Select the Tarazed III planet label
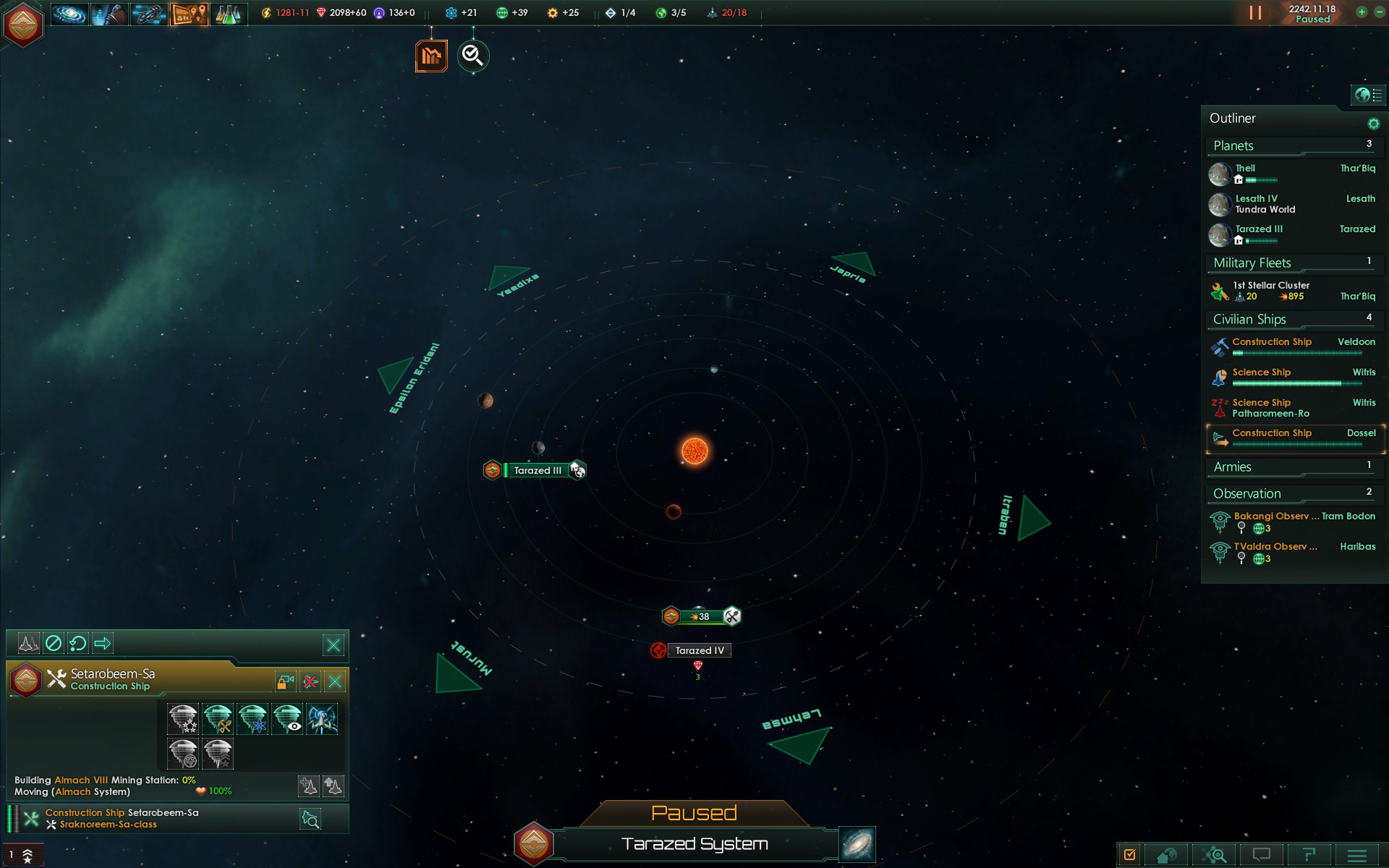Image resolution: width=1389 pixels, height=868 pixels. point(537,471)
